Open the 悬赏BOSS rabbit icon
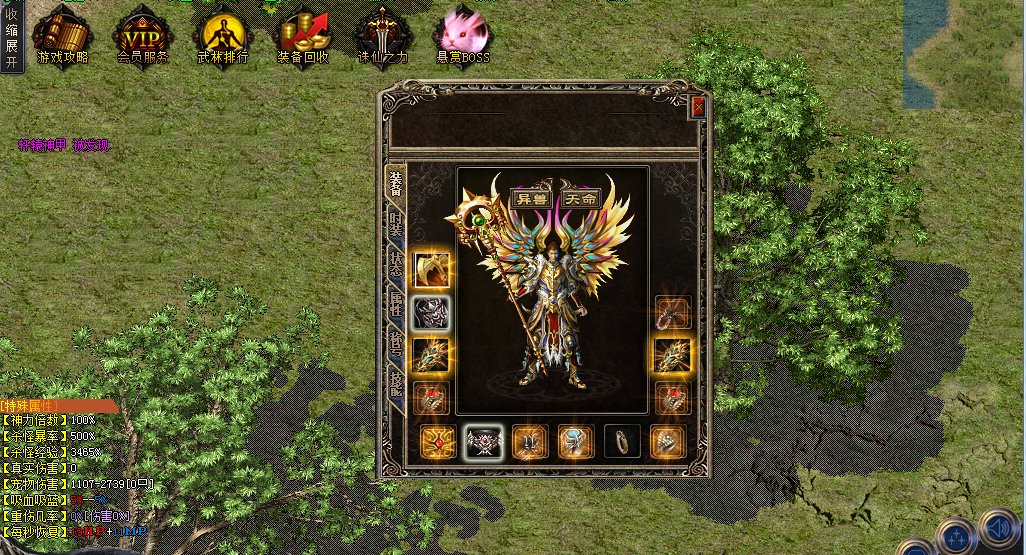This screenshot has height=555, width=1026. (461, 37)
